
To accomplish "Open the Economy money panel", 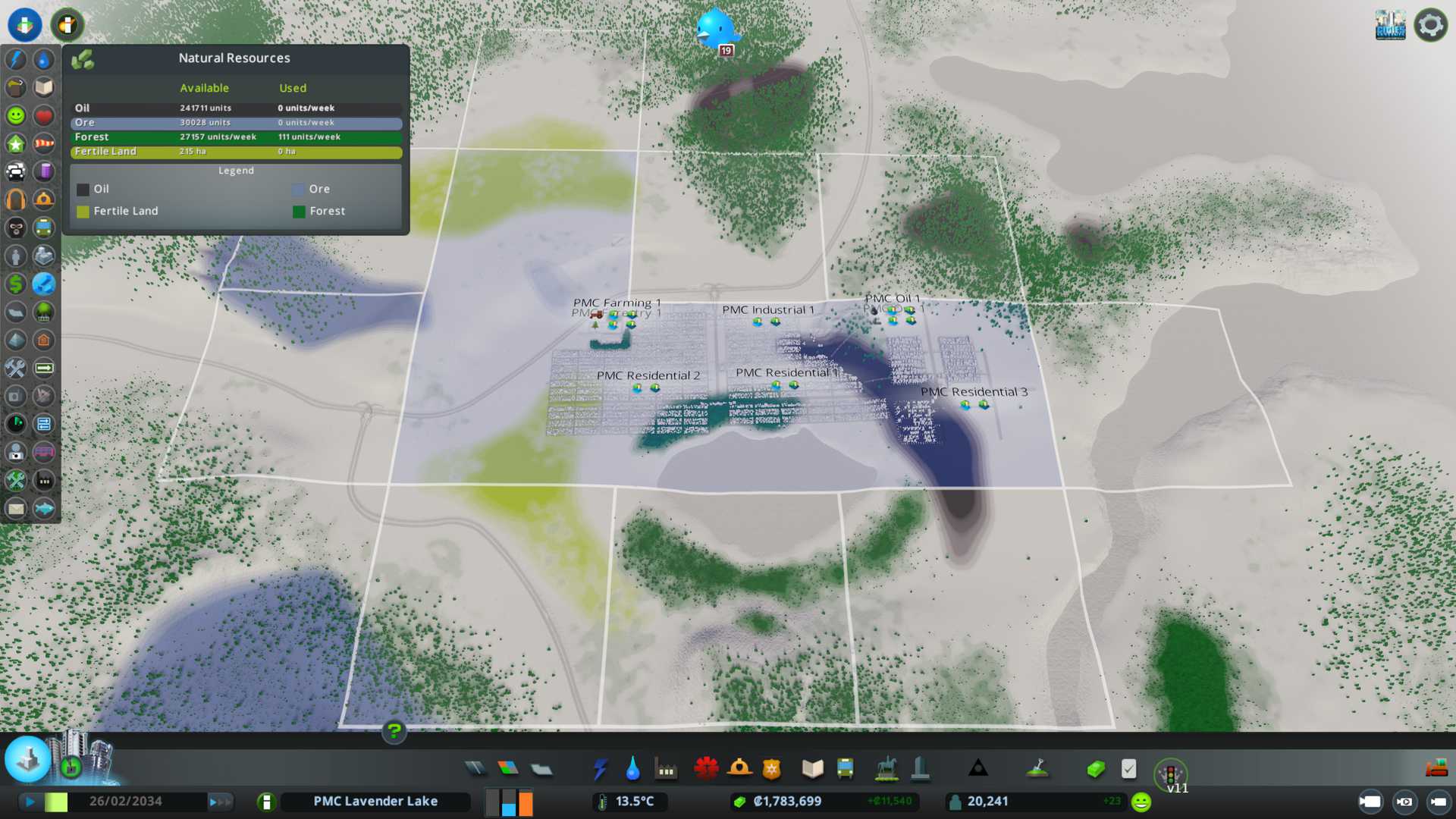I will tap(1096, 770).
